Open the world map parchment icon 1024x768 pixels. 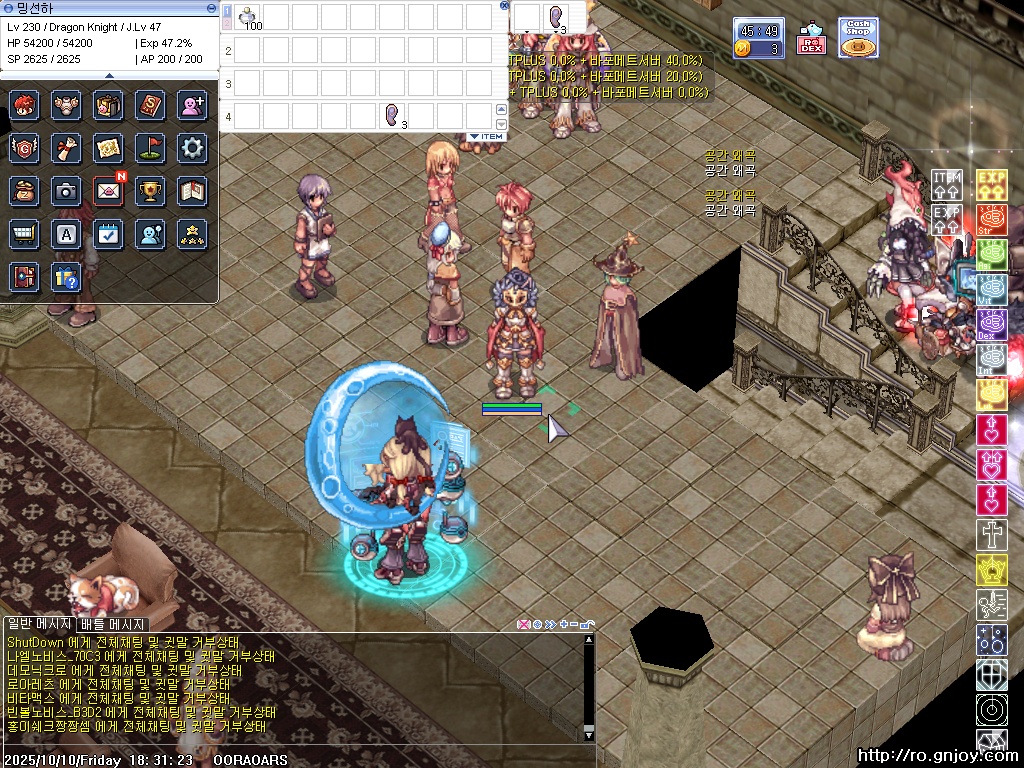click(x=108, y=148)
